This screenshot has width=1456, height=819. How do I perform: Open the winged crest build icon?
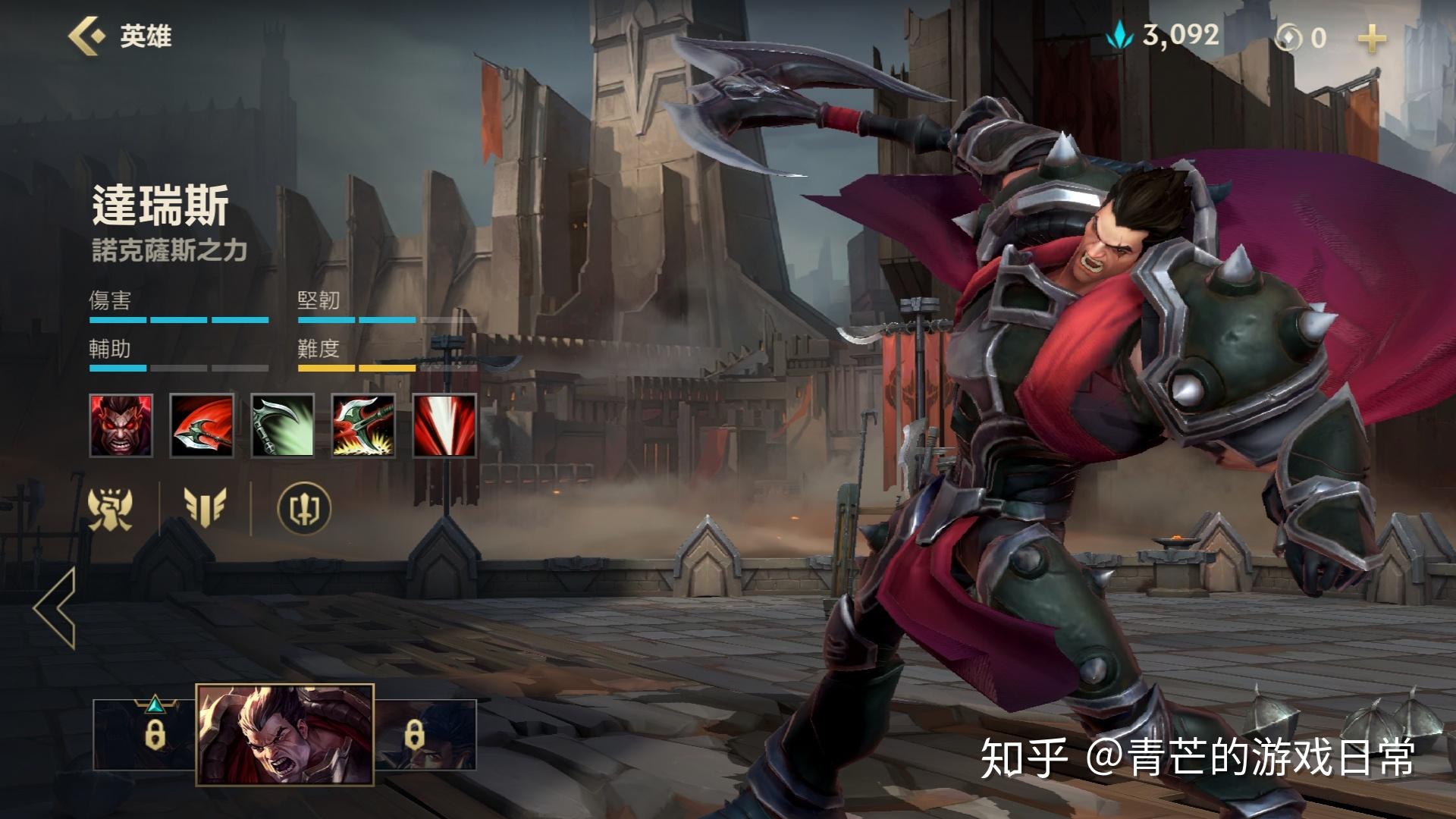(111, 508)
